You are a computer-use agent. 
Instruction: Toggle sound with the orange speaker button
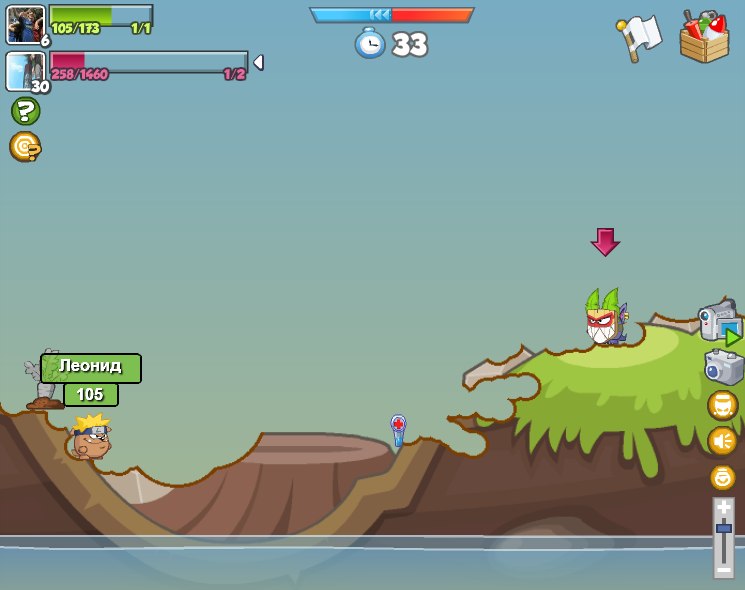pos(722,441)
